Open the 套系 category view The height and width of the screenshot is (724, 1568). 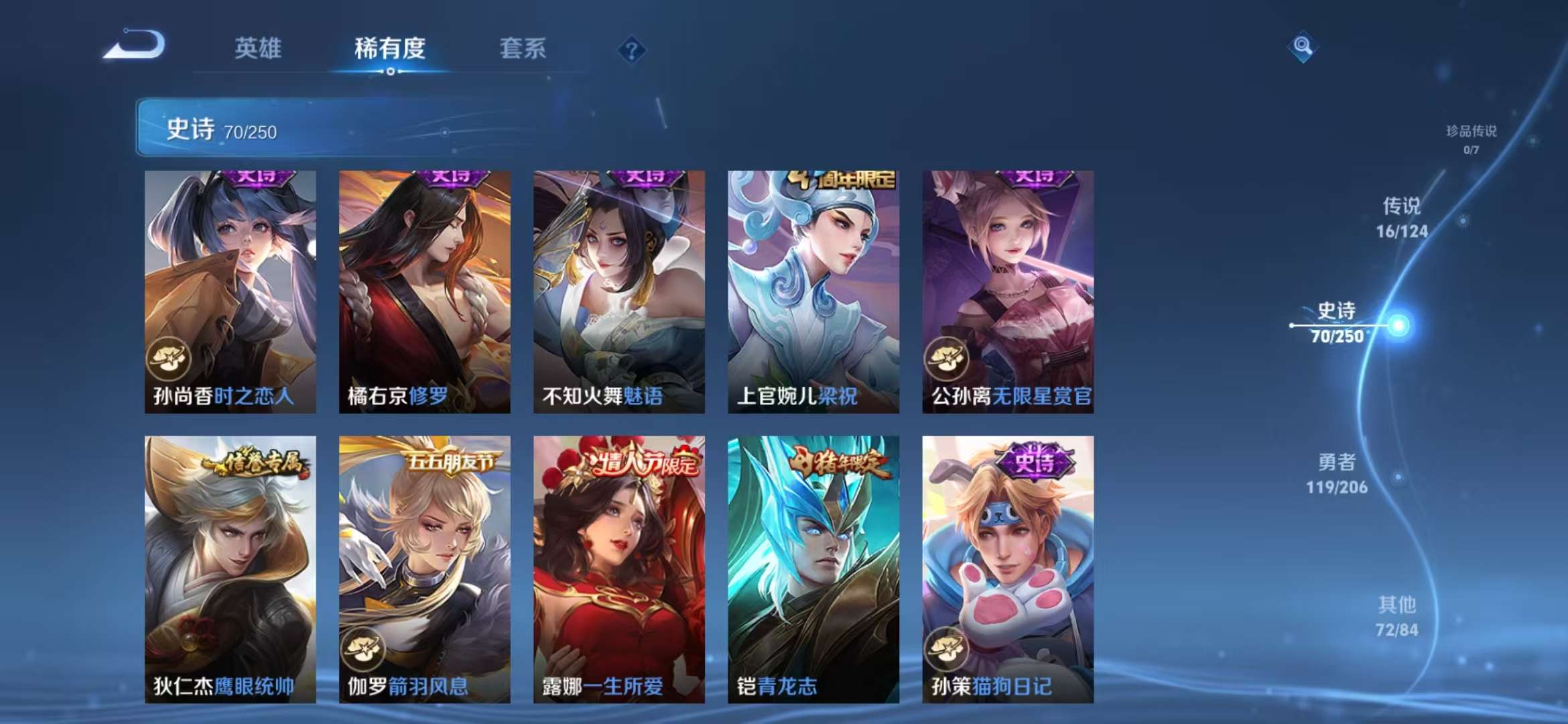click(521, 48)
